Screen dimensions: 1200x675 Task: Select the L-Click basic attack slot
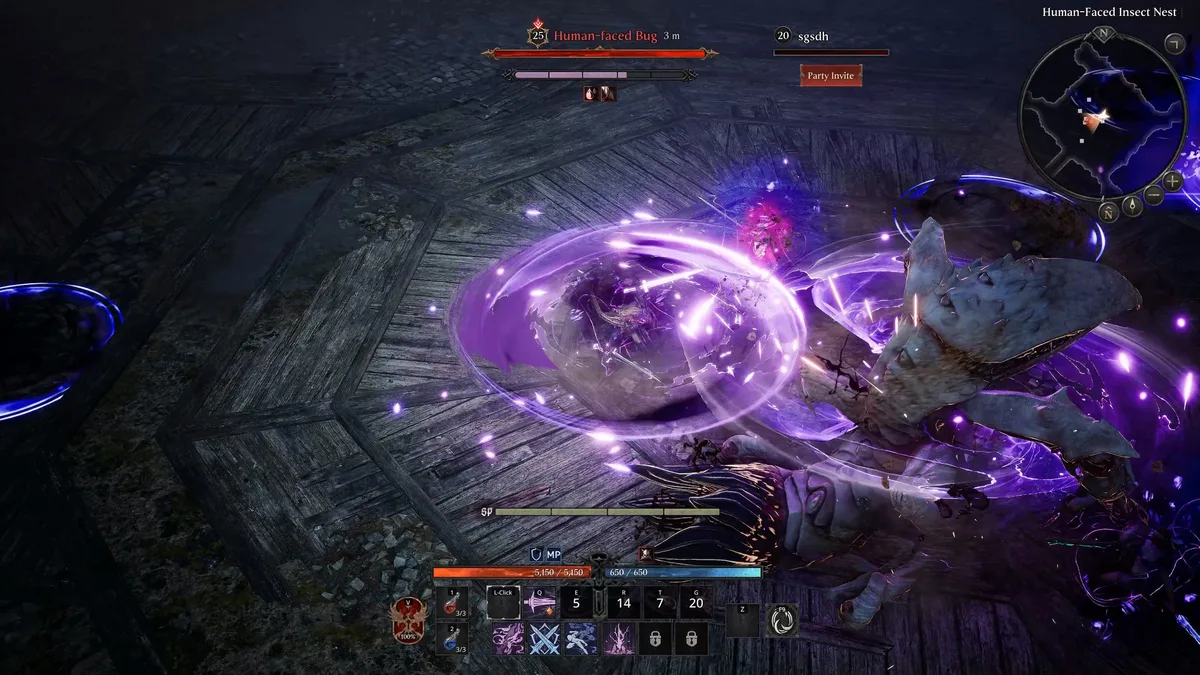pyautogui.click(x=503, y=603)
